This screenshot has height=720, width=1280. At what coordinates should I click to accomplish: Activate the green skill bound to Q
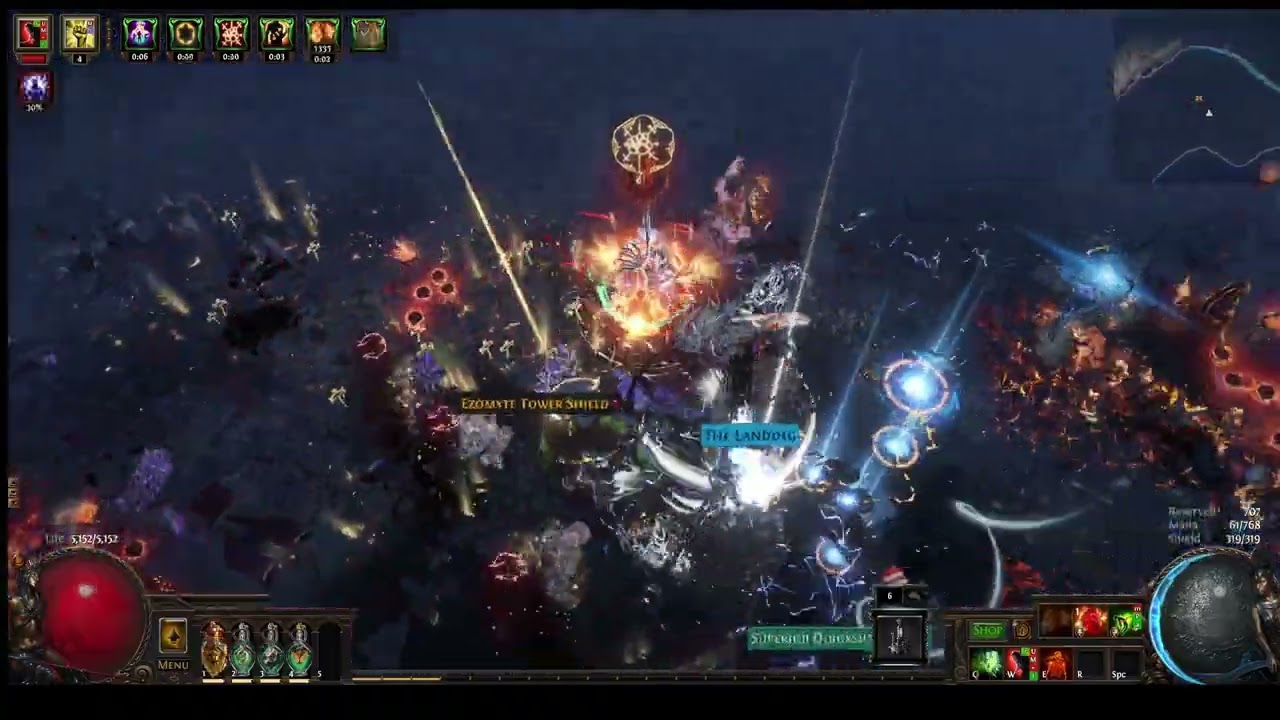pos(987,662)
